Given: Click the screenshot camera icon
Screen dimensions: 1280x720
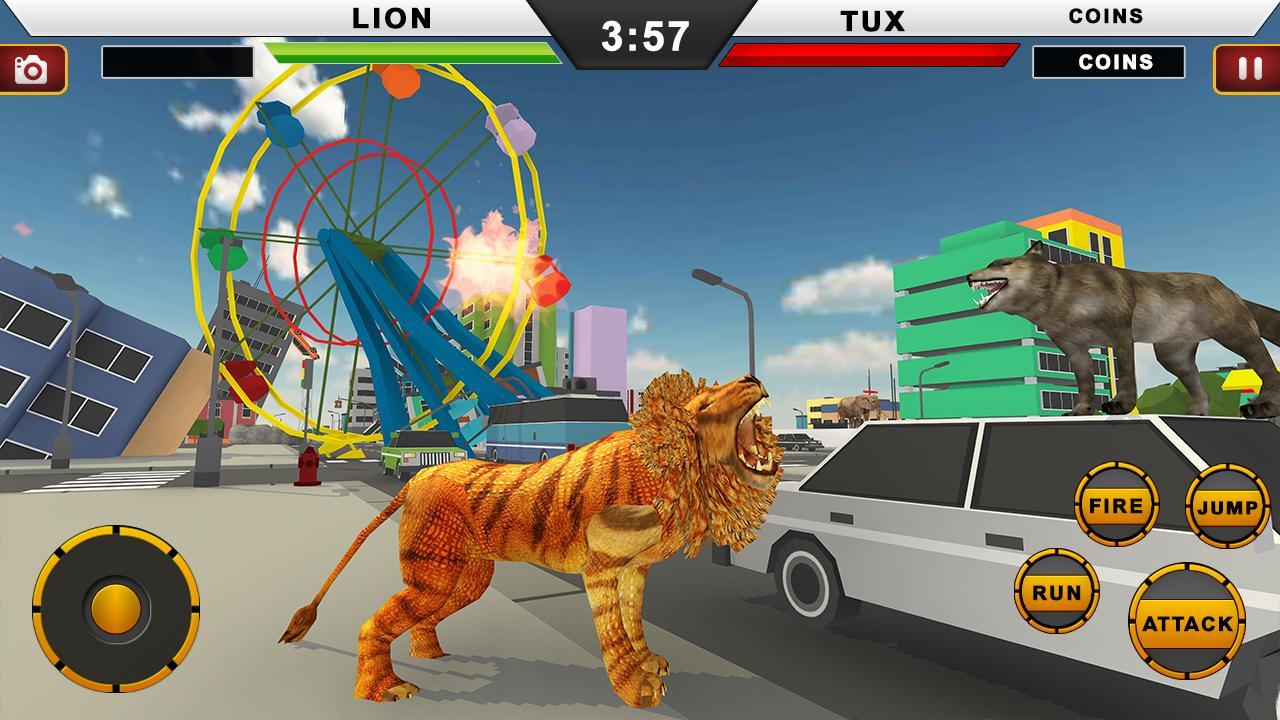Looking at the screenshot, I should coord(31,68).
